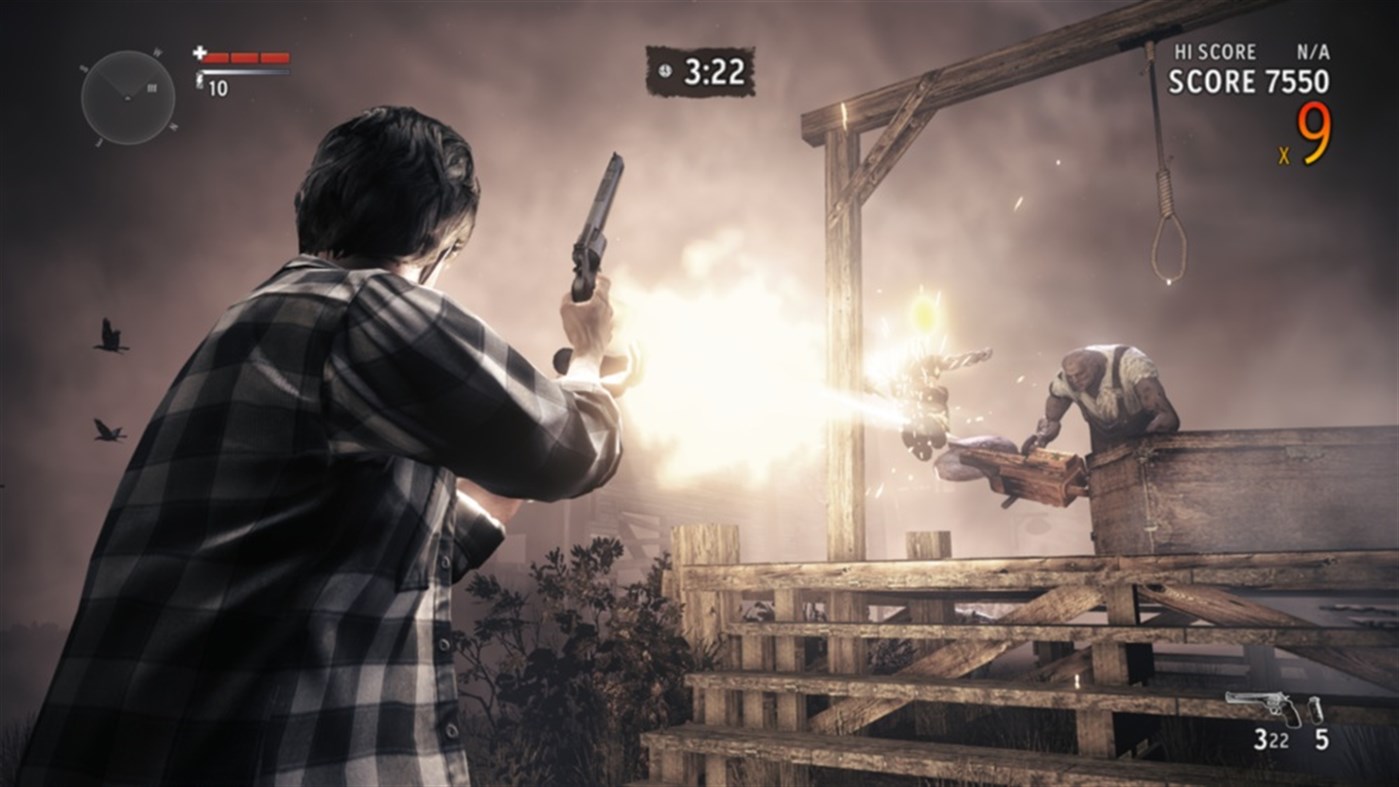1399x787 pixels.
Task: Toggle the middle health segment in the HUD
Action: pos(244,57)
